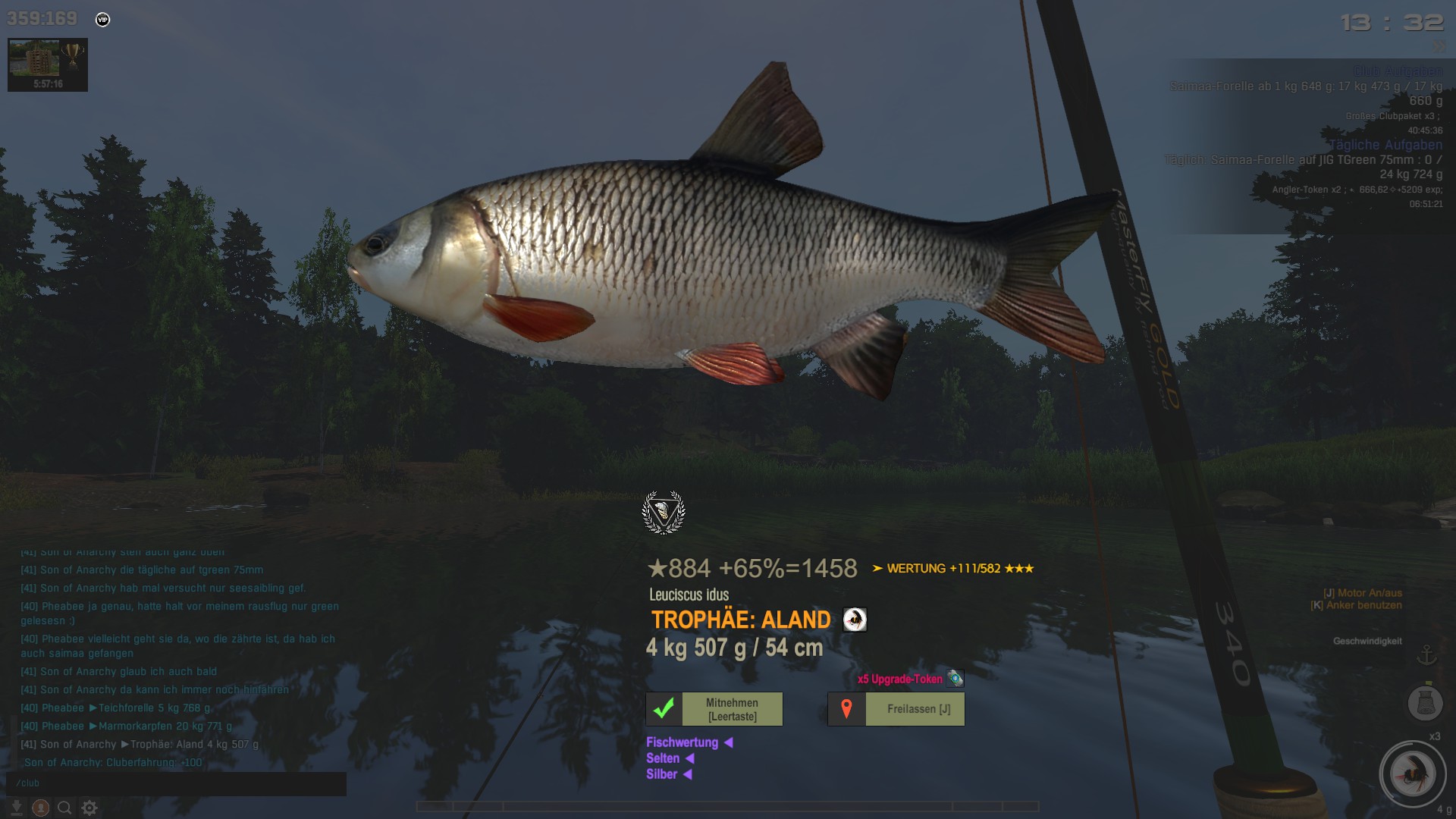Click the laurel emblem badge

click(664, 513)
